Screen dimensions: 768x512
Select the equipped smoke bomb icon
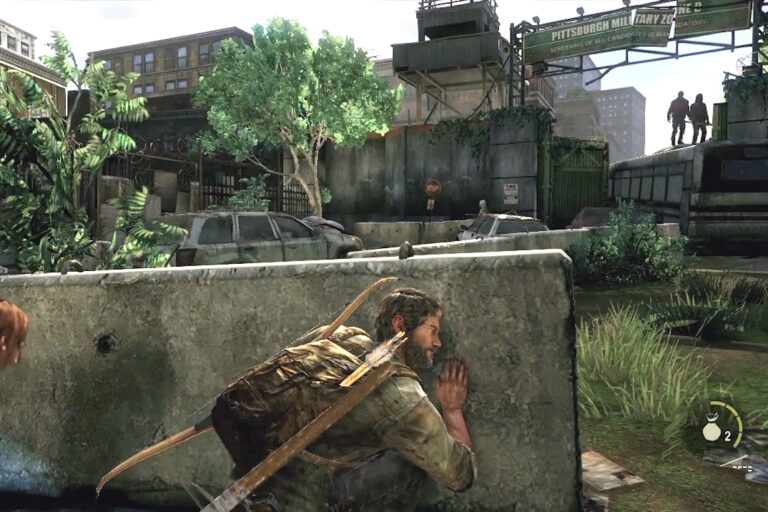tap(714, 428)
